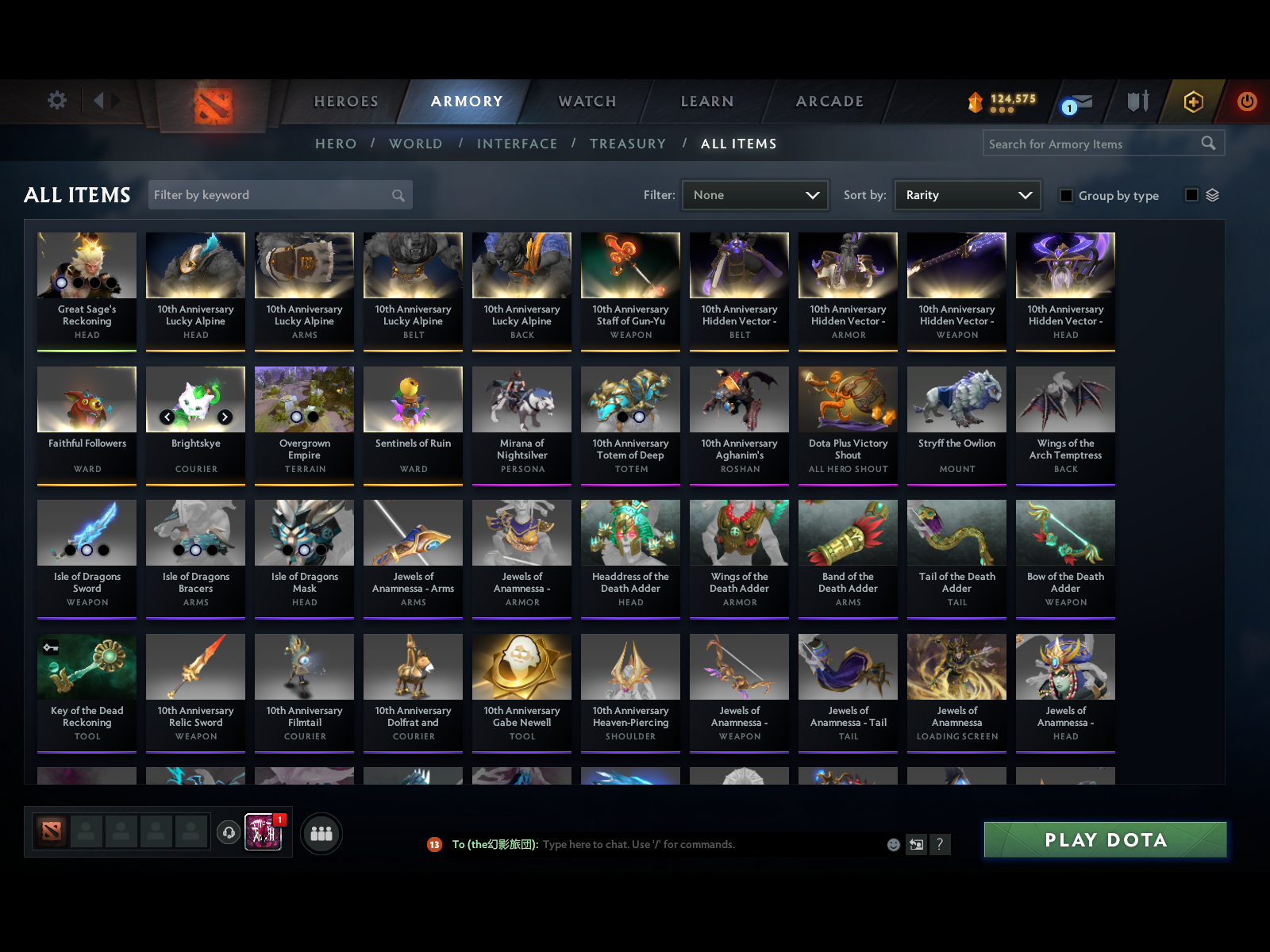This screenshot has width=1270, height=952.
Task: Click the headset voice chat icon
Action: click(x=229, y=831)
